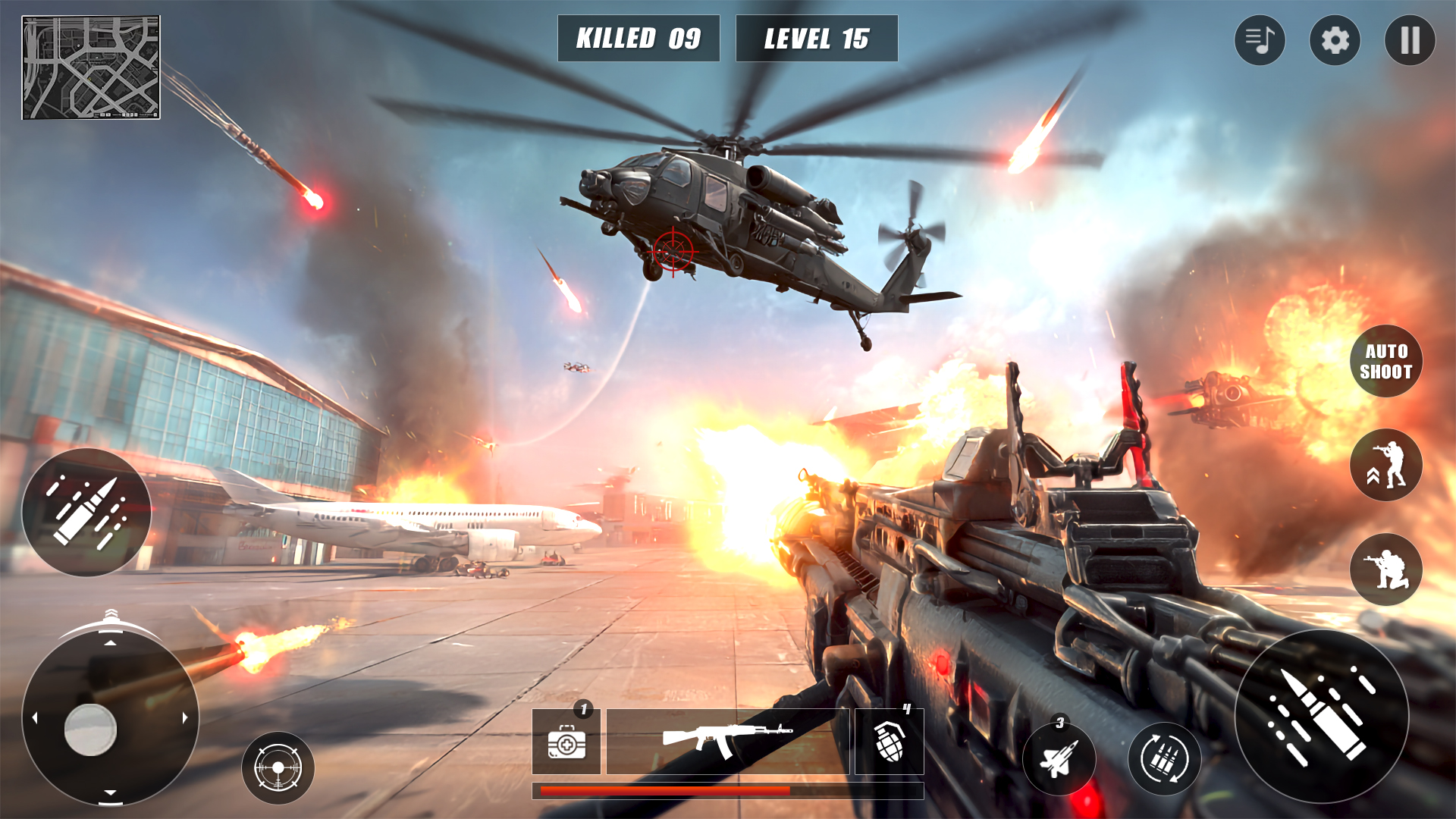Fire using the large right bullet button

[1321, 716]
